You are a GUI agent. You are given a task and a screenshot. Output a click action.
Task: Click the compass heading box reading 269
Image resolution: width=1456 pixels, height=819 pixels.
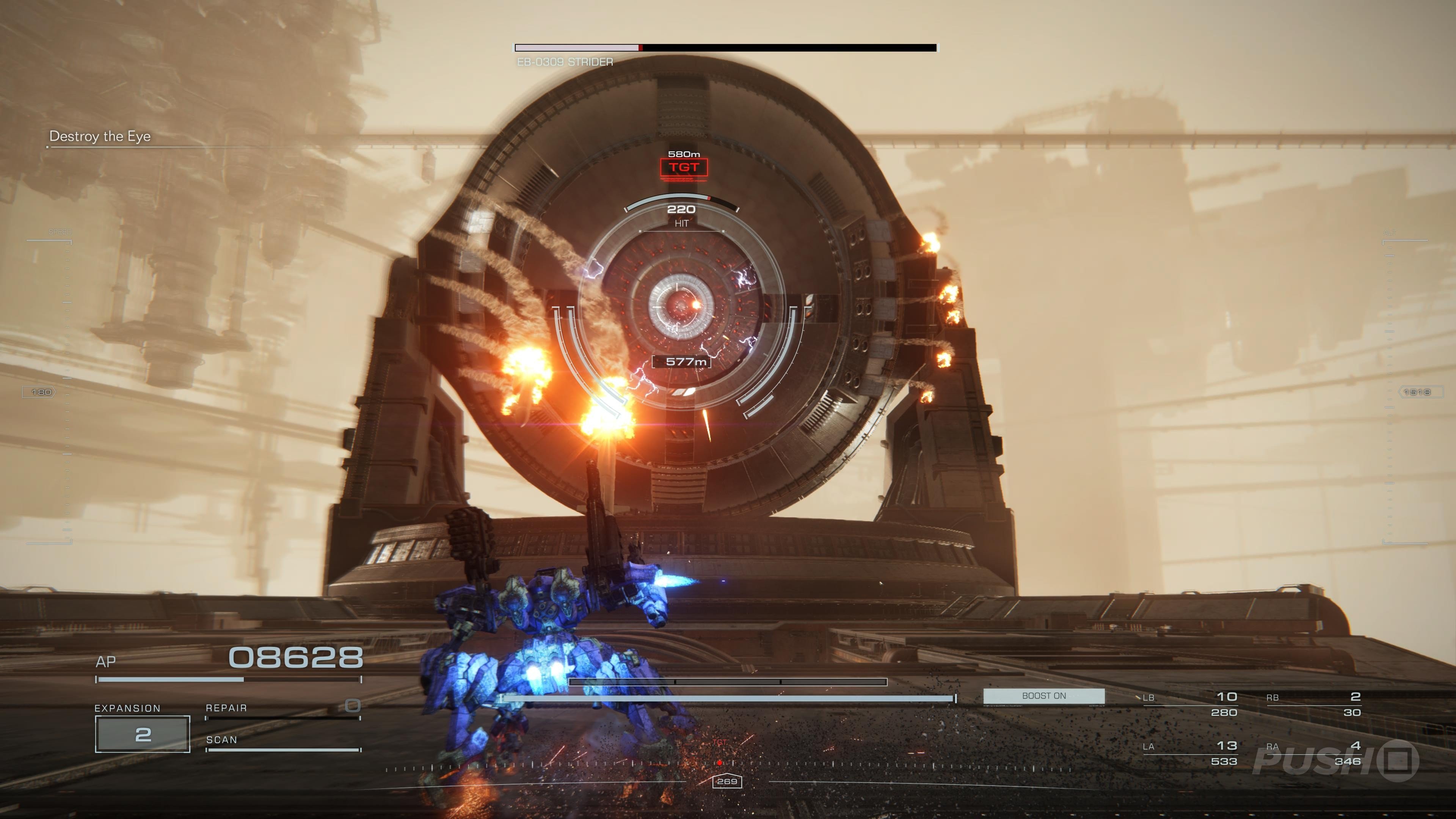point(727,781)
